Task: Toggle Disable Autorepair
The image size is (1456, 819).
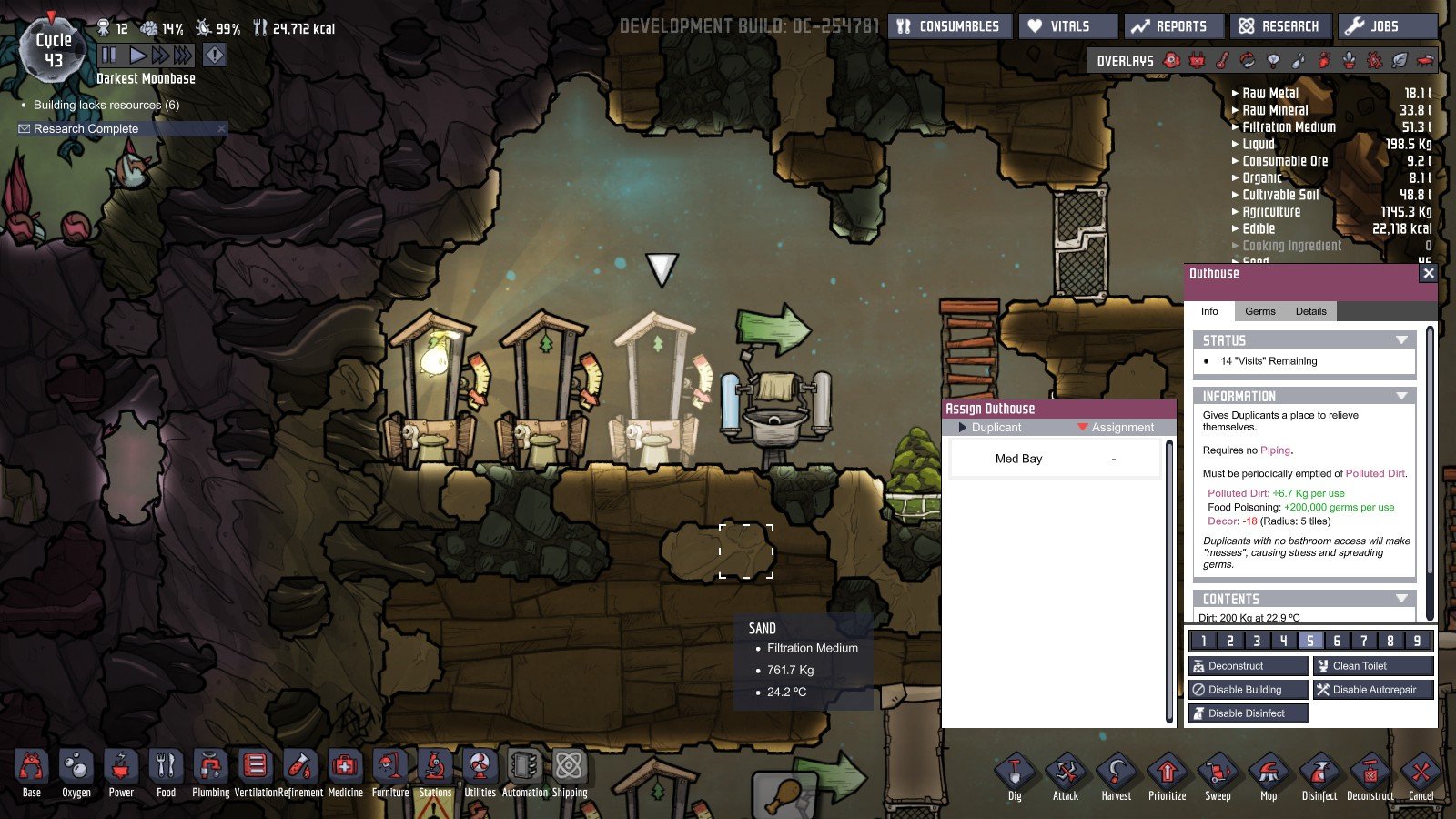Action: 1372,690
